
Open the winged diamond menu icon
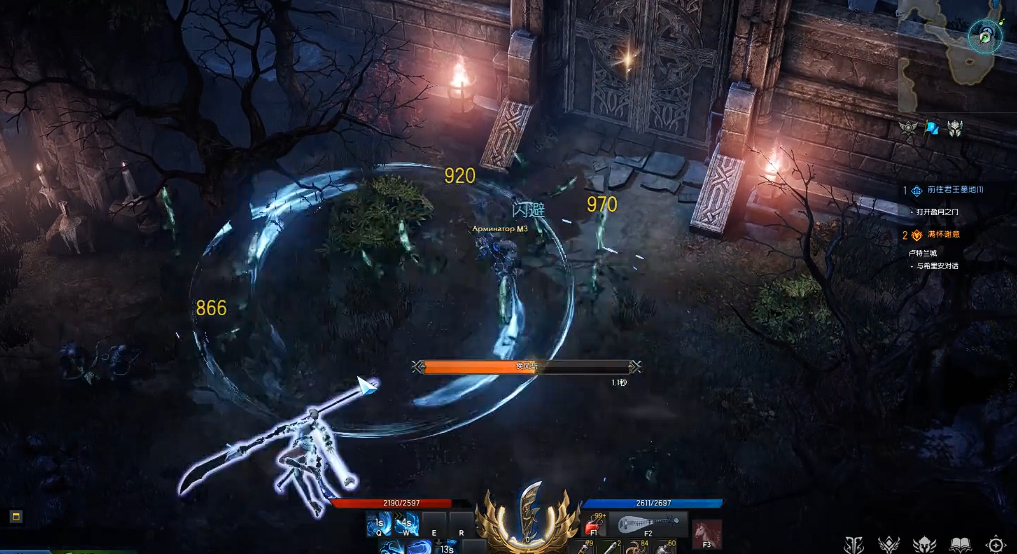coord(888,544)
